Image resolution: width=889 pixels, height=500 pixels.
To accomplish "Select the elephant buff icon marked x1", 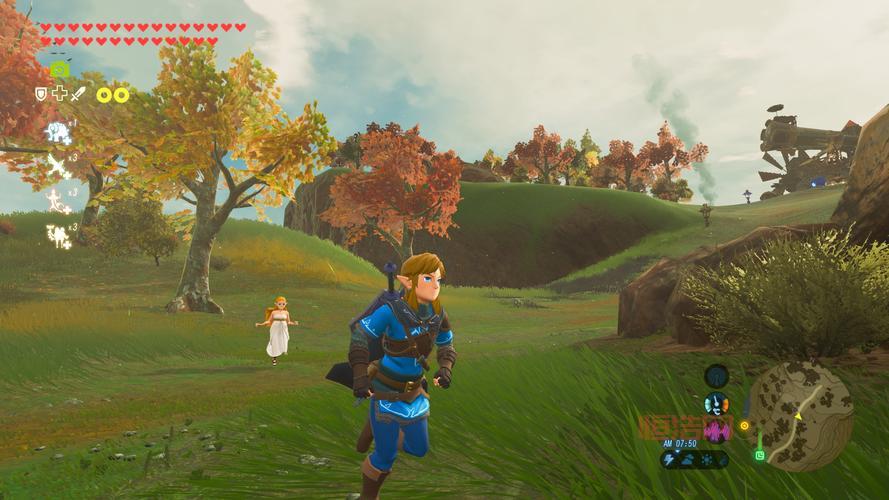I will (x=57, y=132).
